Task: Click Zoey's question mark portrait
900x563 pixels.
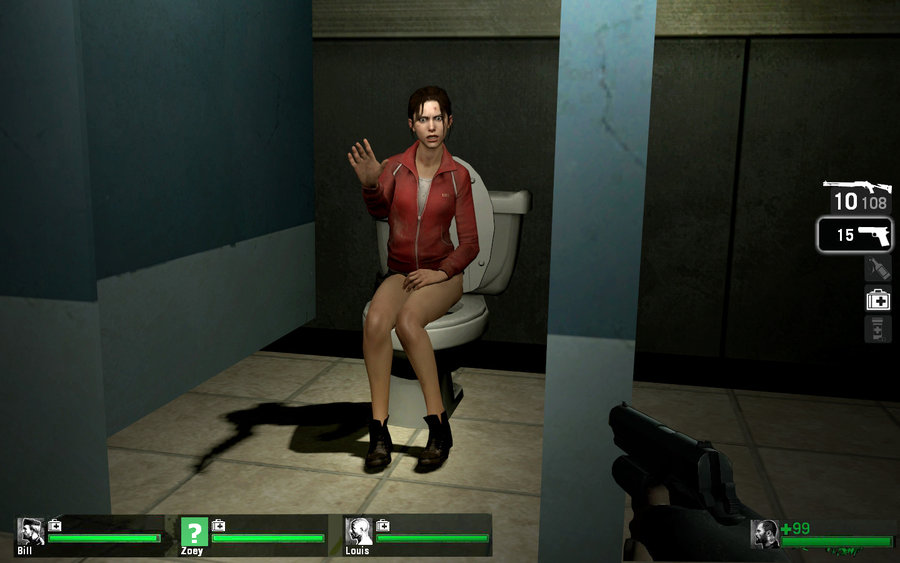Action: (x=194, y=531)
